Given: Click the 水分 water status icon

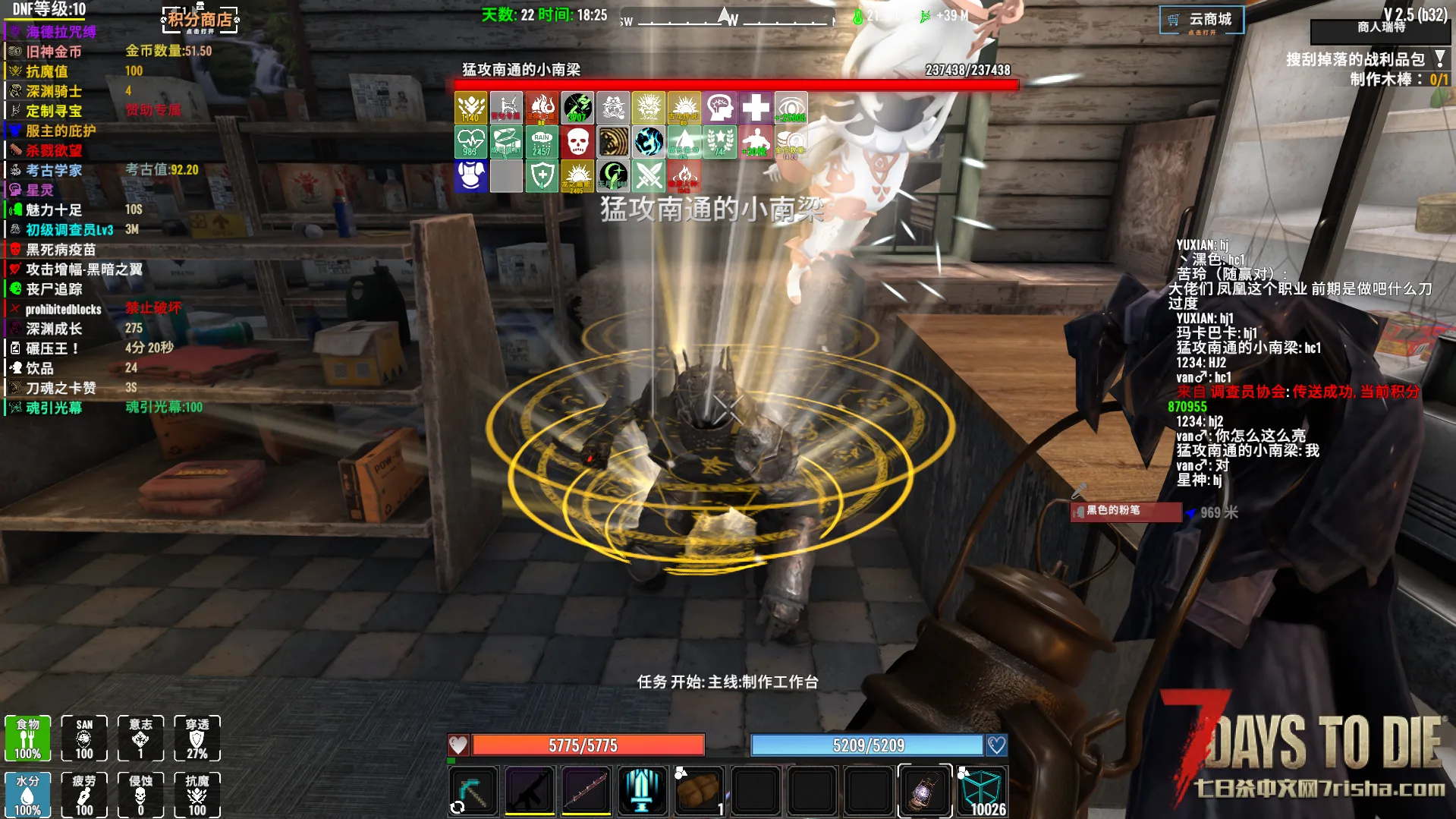Looking at the screenshot, I should pyautogui.click(x=28, y=794).
